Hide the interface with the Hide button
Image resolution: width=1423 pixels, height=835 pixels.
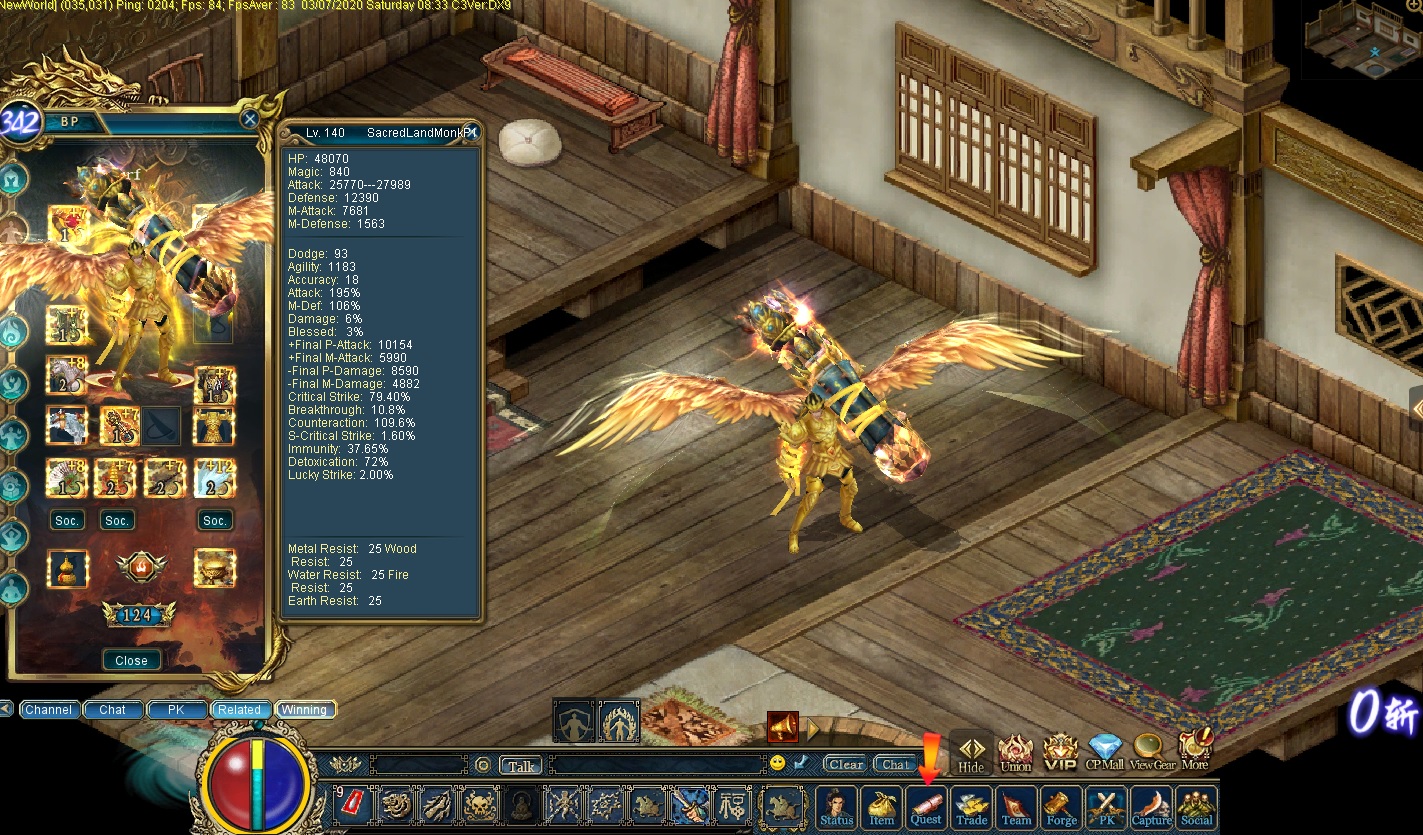pyautogui.click(x=971, y=753)
